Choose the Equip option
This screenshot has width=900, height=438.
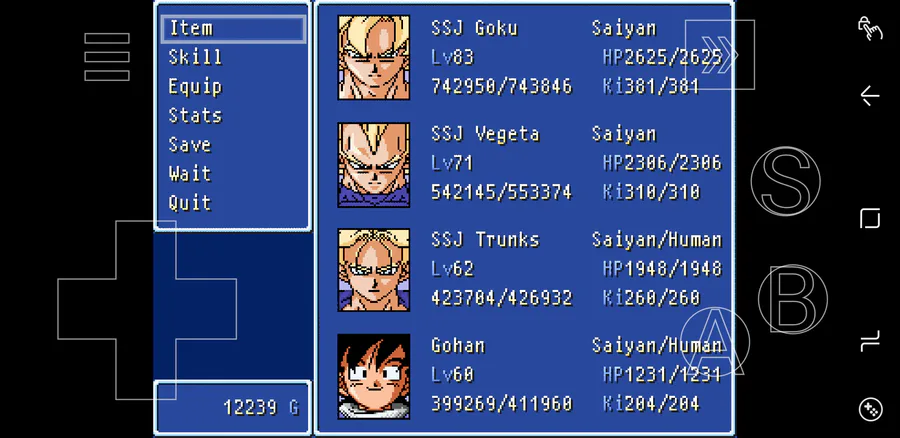[195, 86]
